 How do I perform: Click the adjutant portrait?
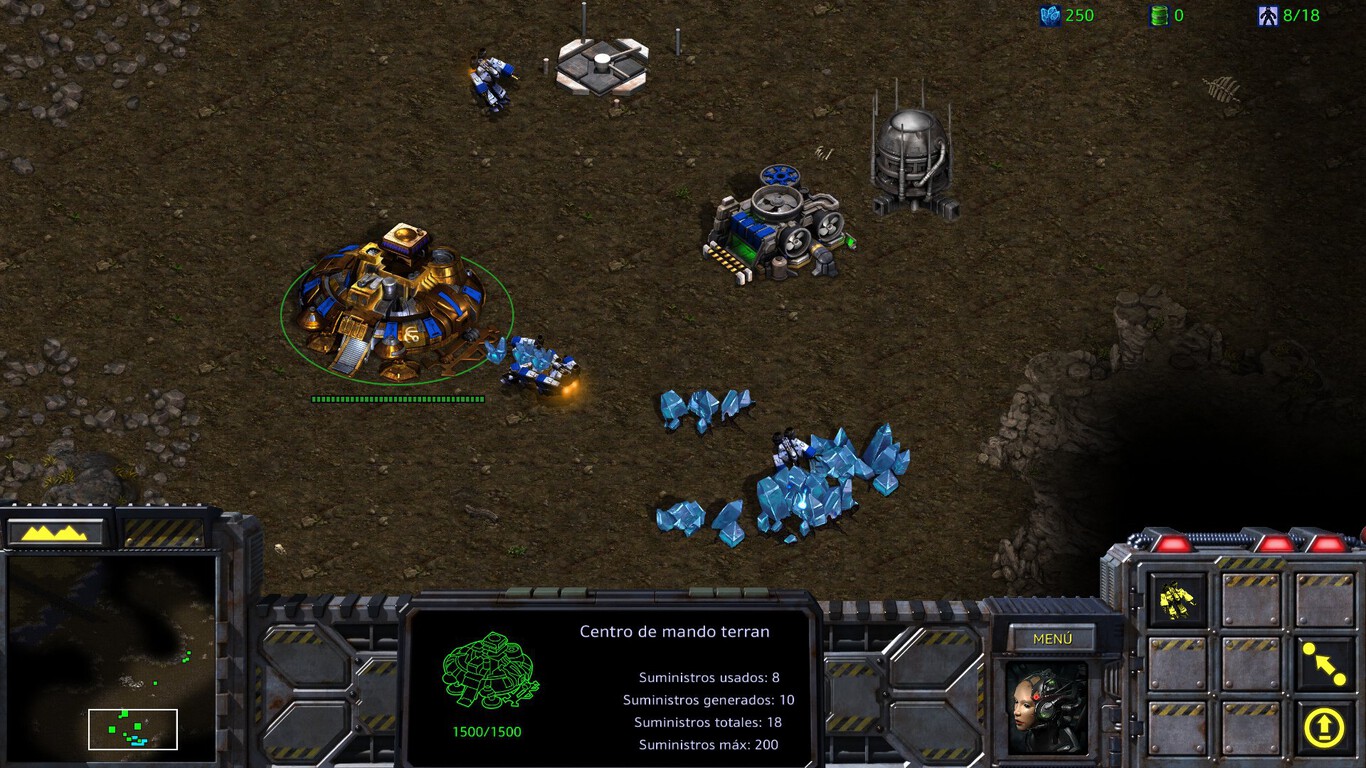(1046, 708)
